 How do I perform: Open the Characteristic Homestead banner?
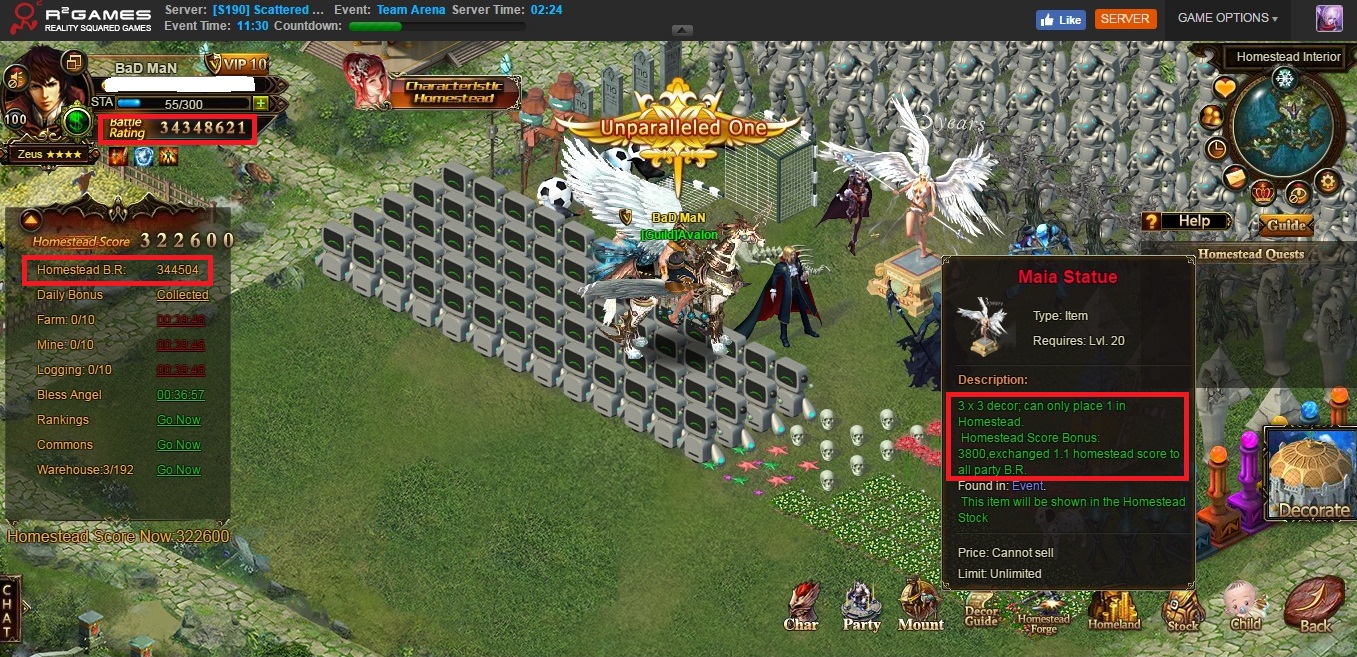click(x=432, y=91)
